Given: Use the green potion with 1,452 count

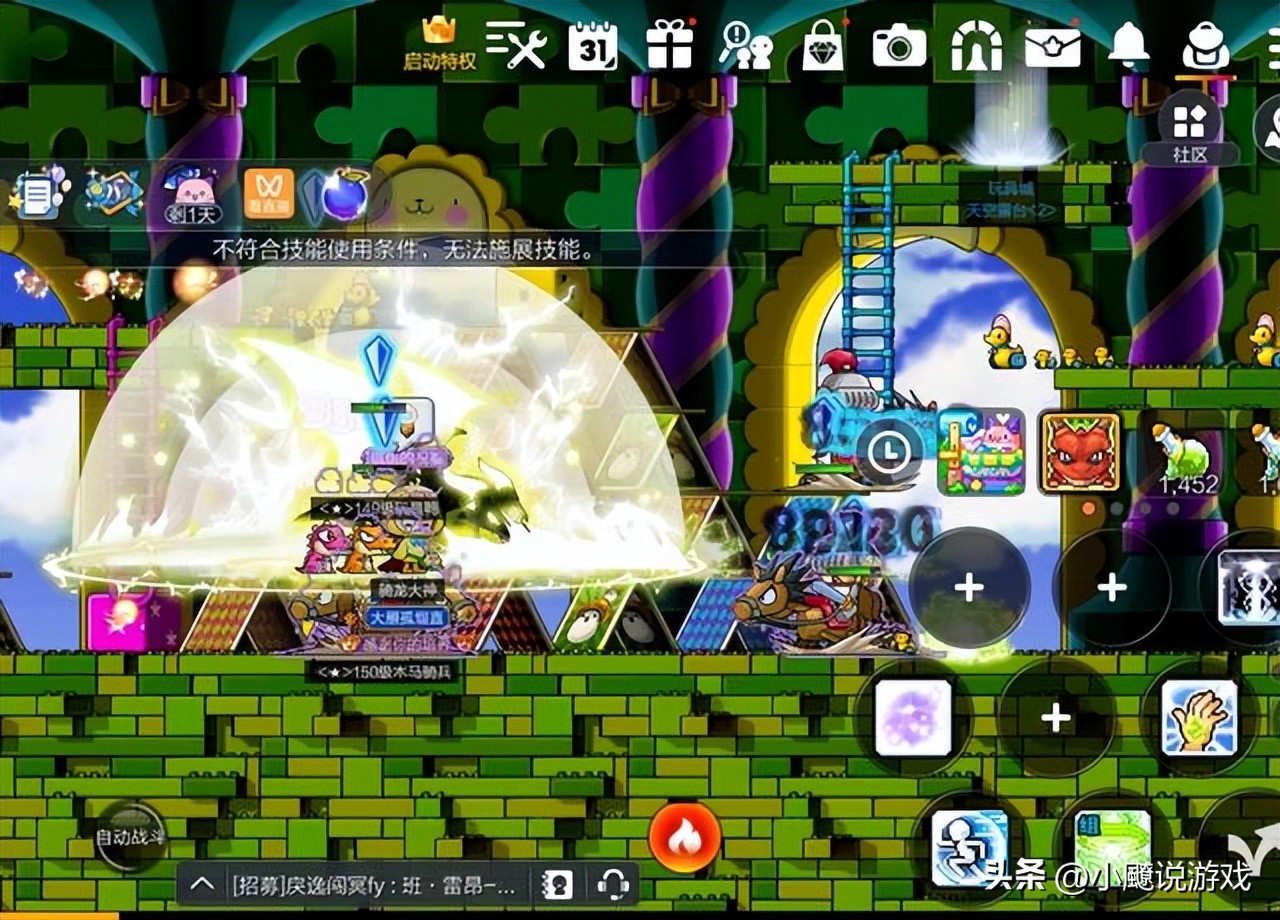Looking at the screenshot, I should [x=1183, y=456].
